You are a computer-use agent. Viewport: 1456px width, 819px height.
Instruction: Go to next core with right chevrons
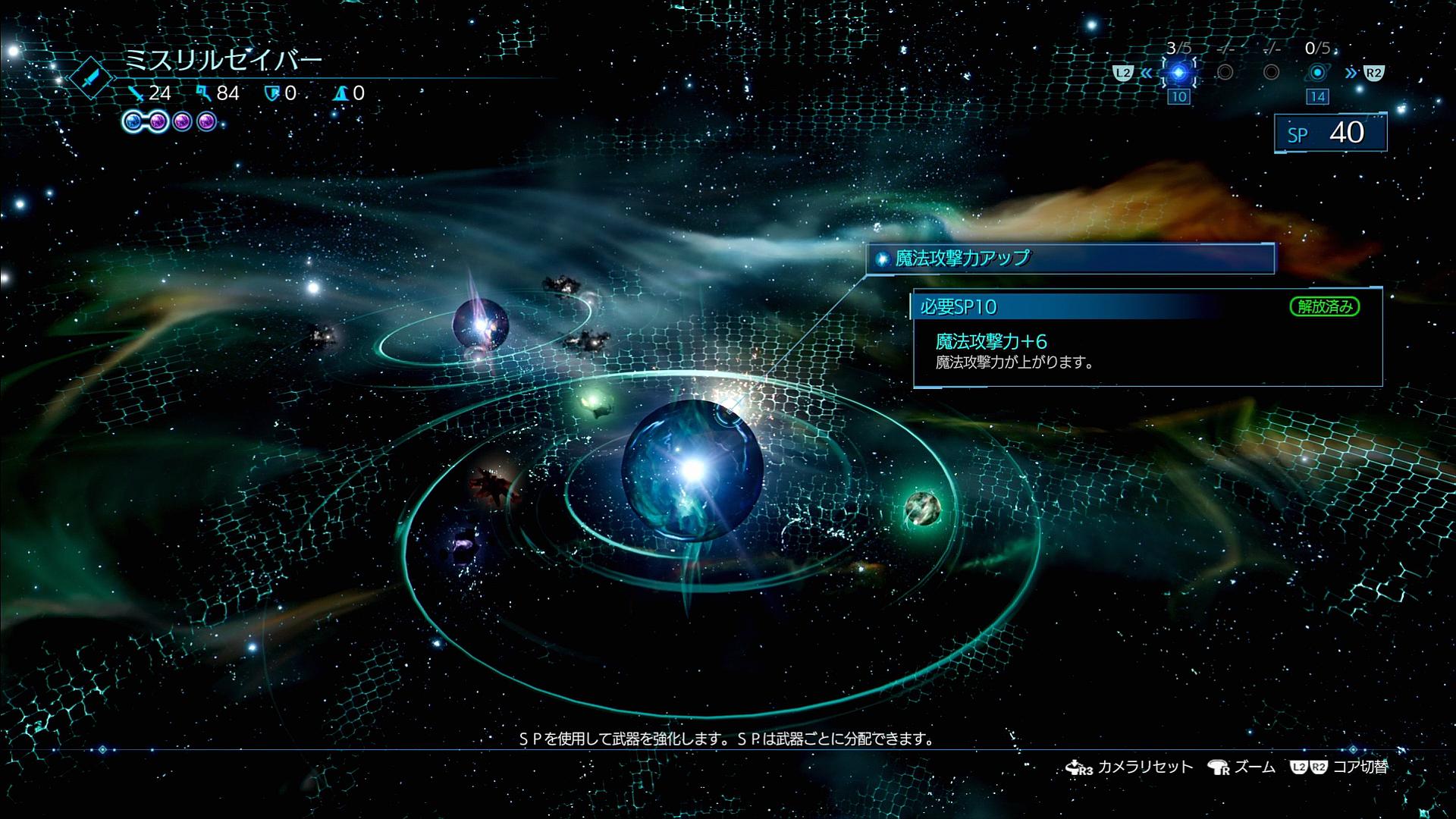[x=1351, y=74]
